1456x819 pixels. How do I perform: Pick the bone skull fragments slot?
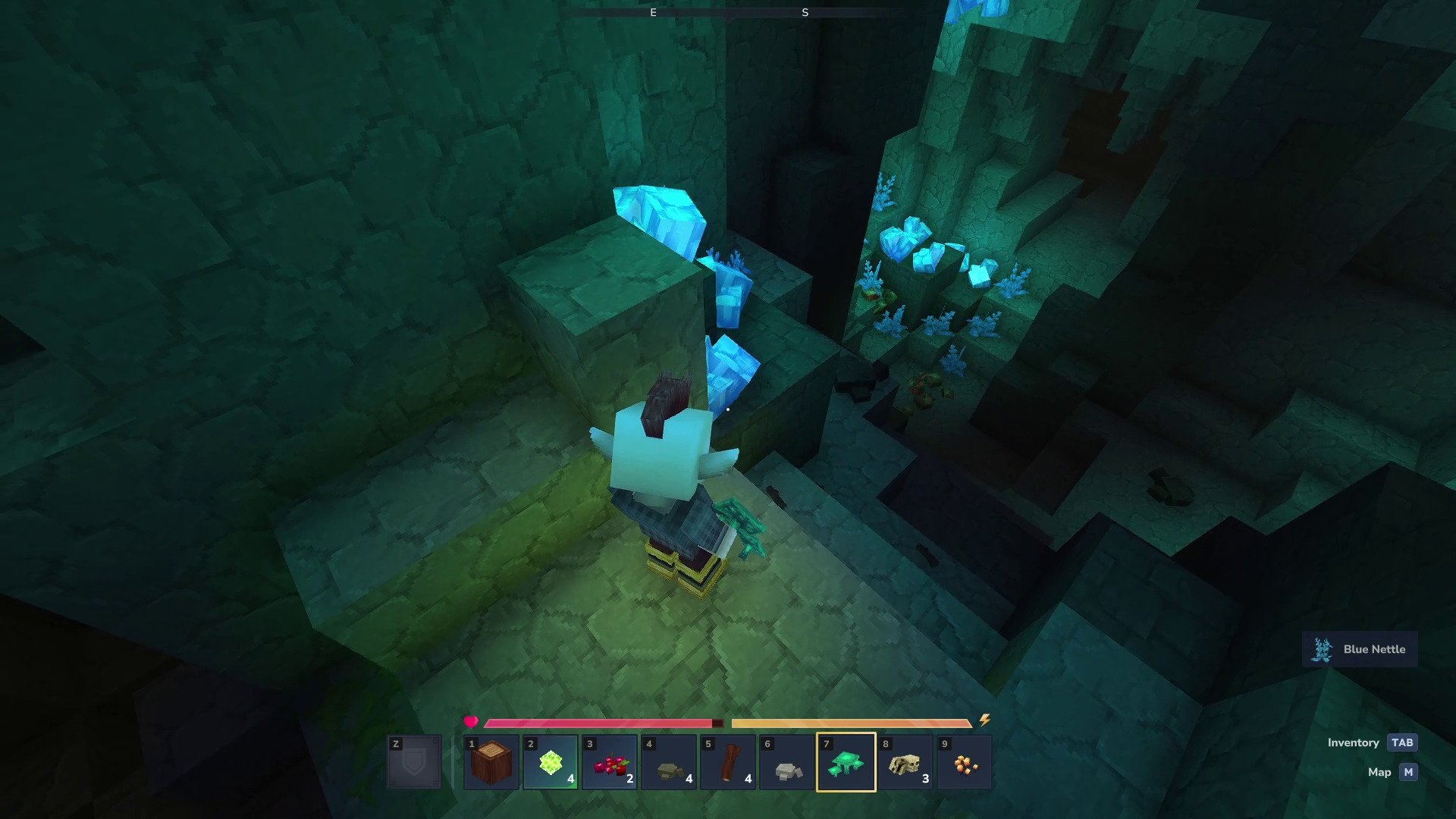click(x=905, y=762)
